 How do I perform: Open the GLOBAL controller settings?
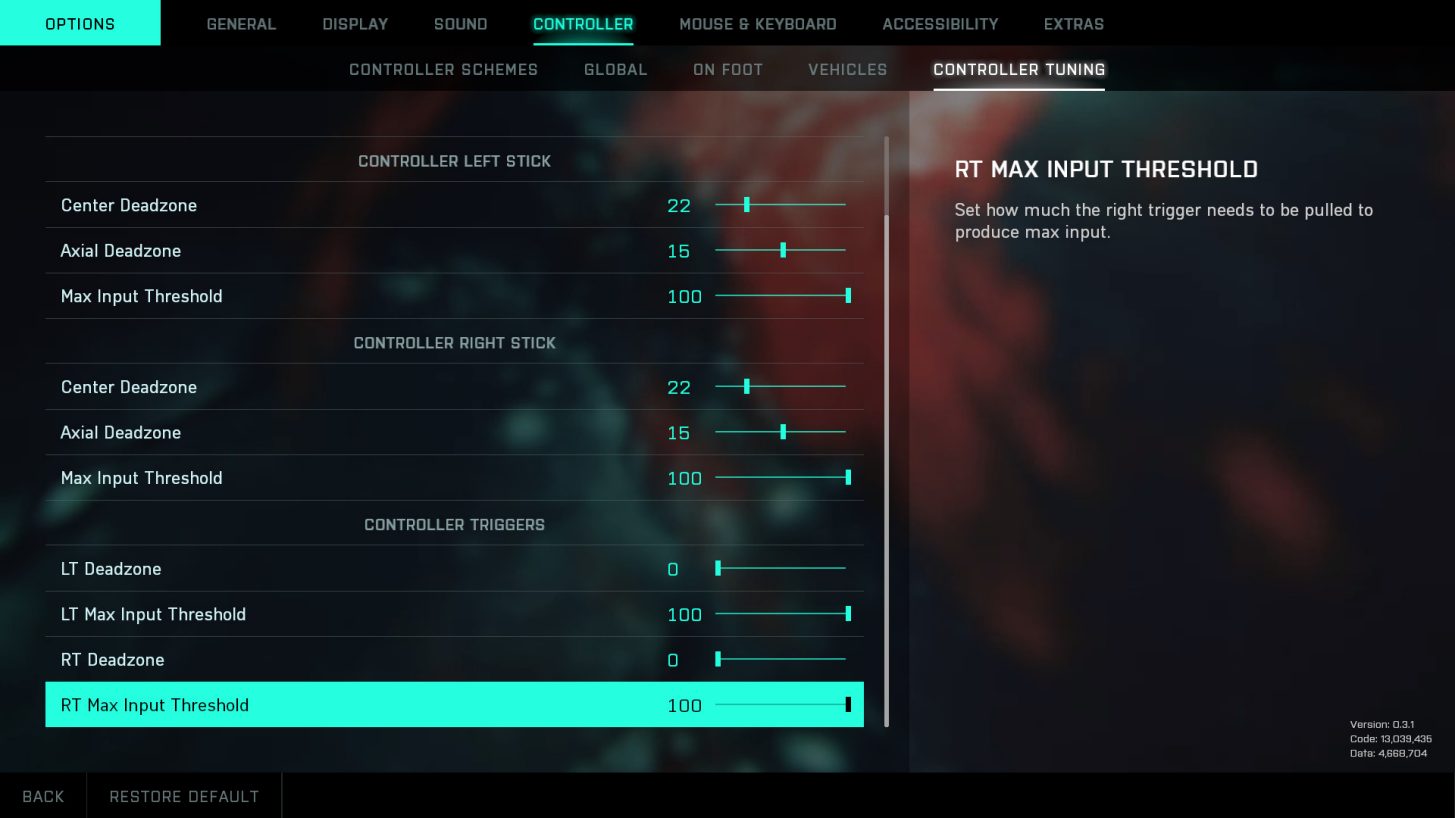(x=615, y=69)
